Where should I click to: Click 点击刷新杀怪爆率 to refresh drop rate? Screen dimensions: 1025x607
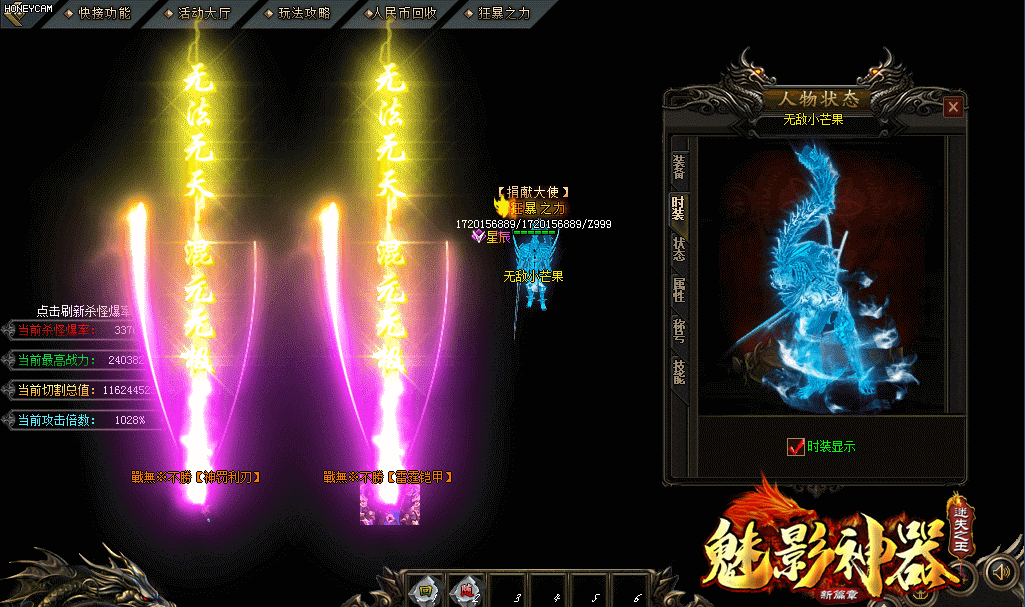[85, 311]
